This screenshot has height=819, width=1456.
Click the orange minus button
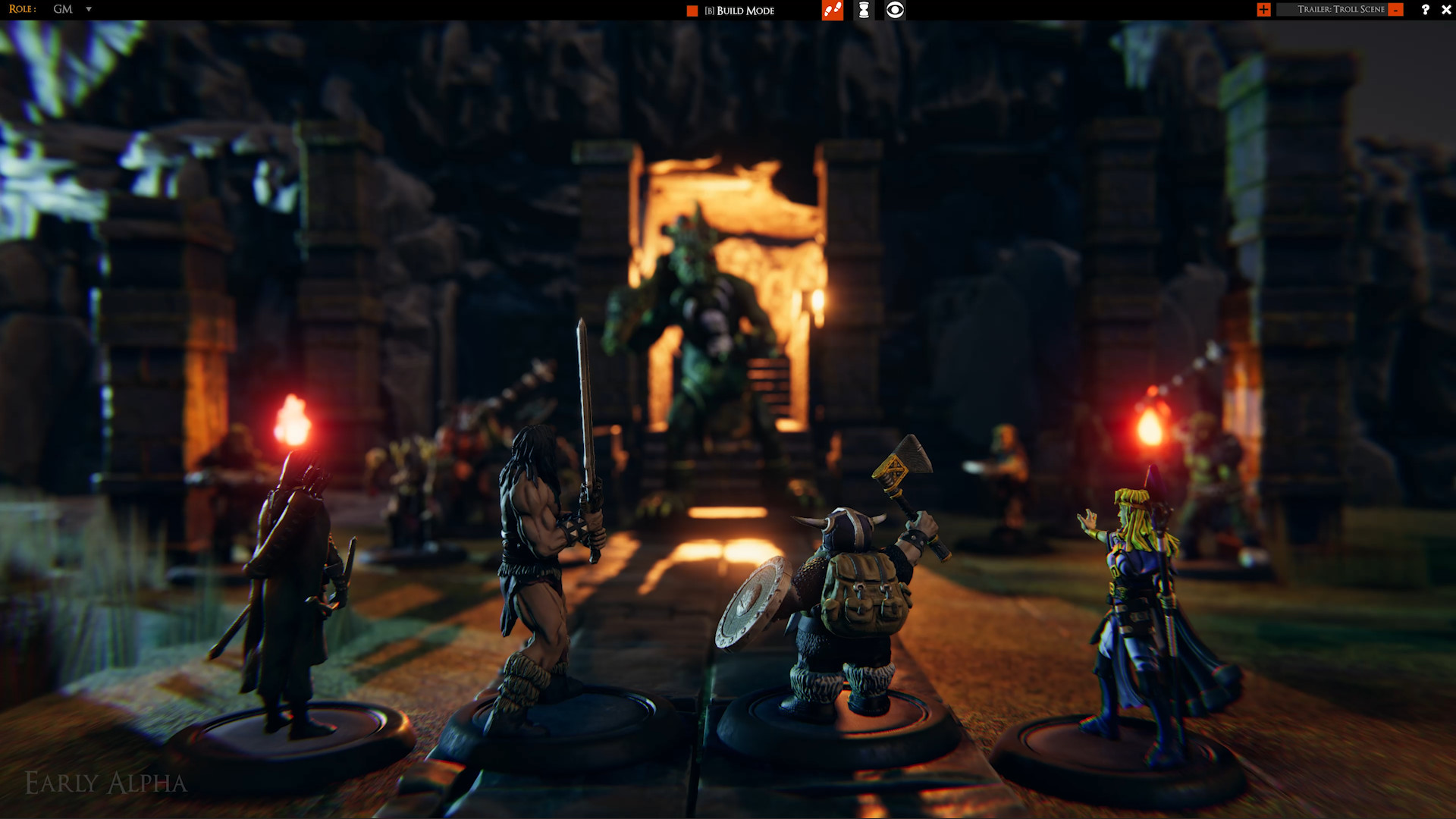[x=1396, y=10]
